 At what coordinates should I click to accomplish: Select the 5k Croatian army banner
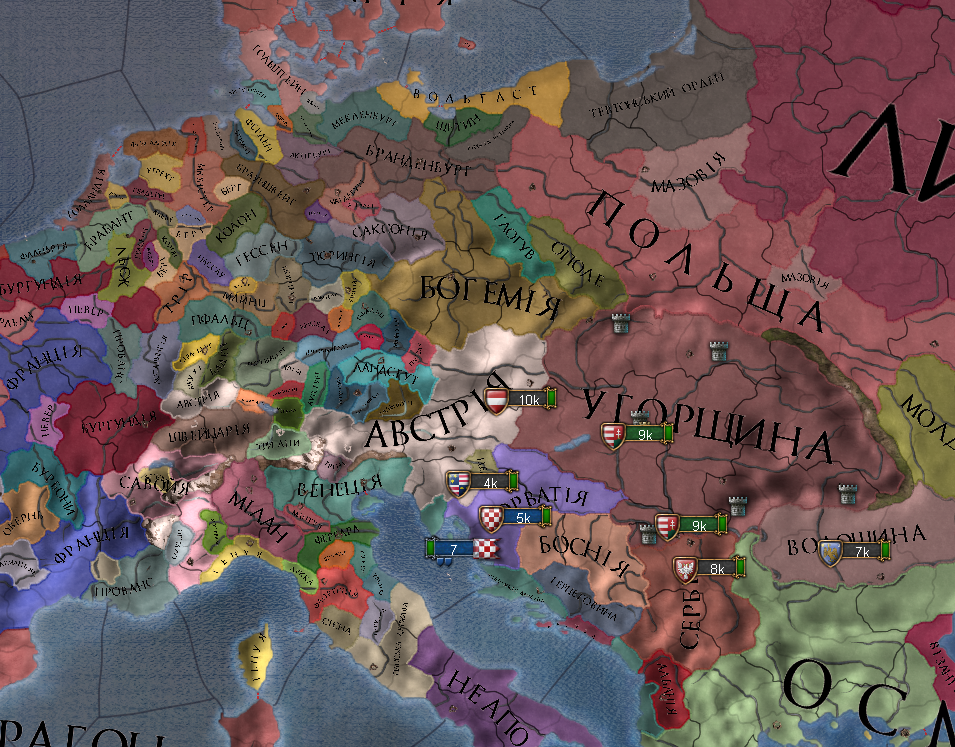[516, 518]
